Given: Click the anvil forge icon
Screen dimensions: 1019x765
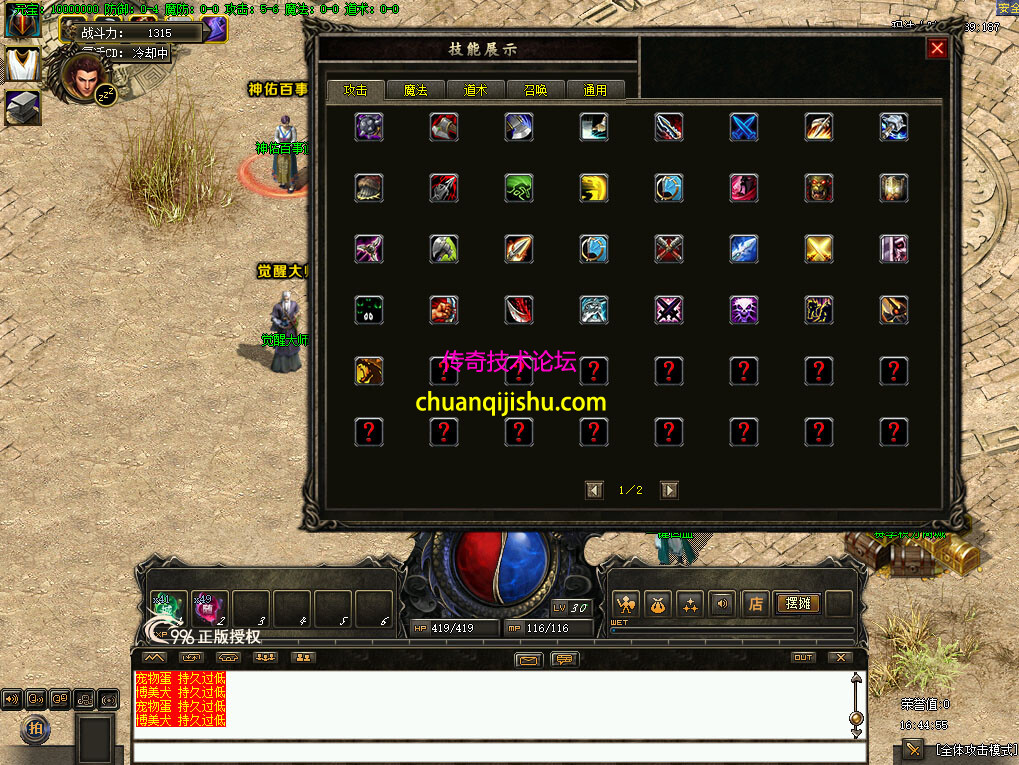Looking at the screenshot, I should tap(22, 107).
